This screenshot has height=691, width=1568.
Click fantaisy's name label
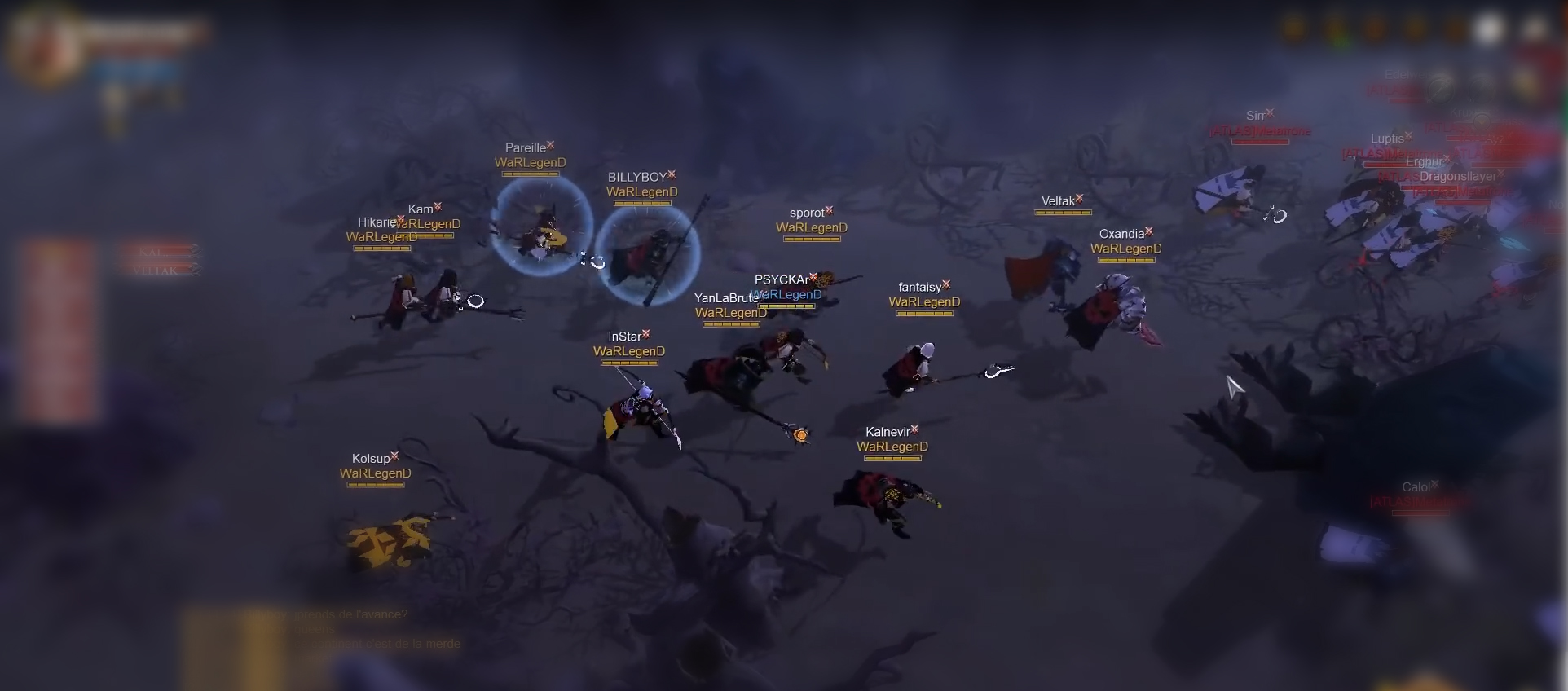click(x=920, y=287)
